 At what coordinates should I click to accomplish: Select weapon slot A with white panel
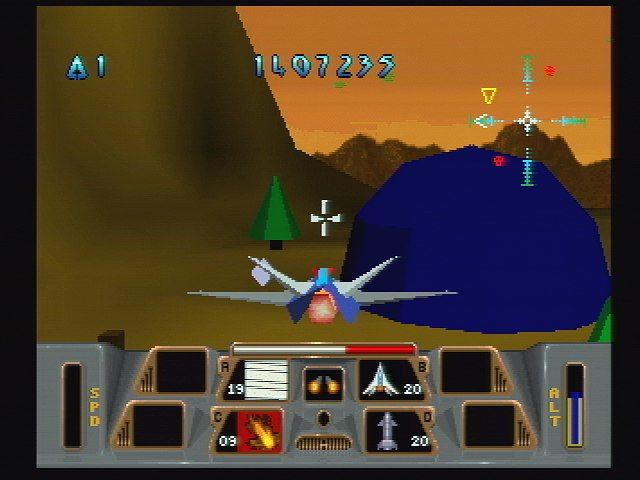[x=265, y=379]
